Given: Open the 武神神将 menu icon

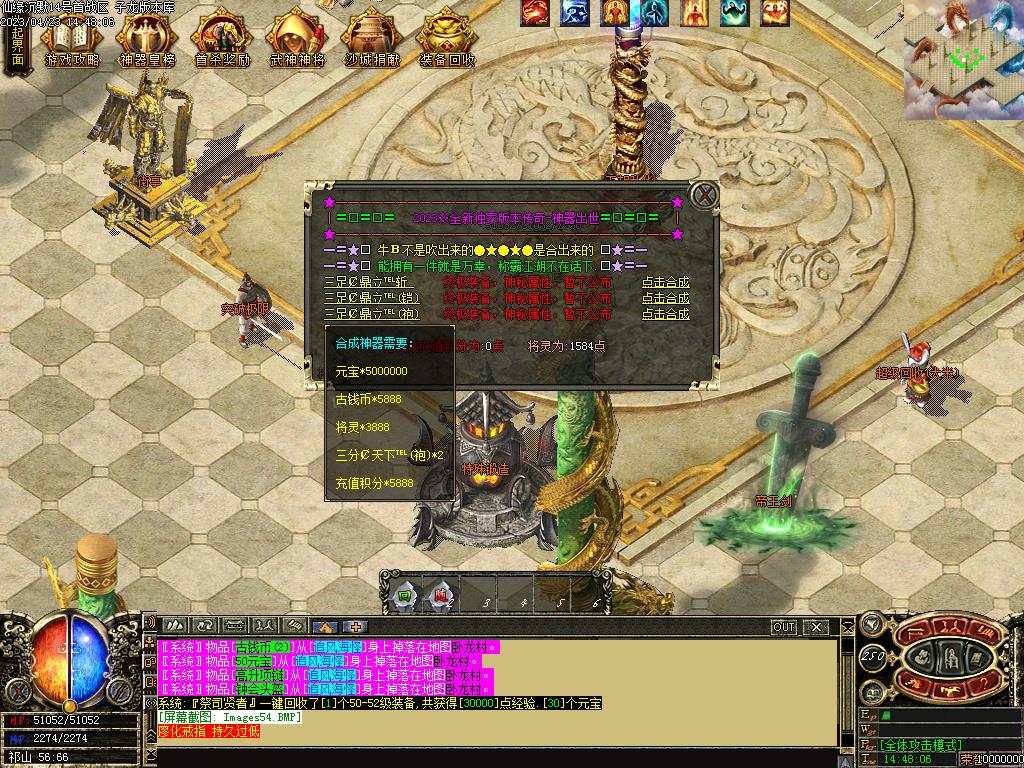Looking at the screenshot, I should click(x=297, y=40).
